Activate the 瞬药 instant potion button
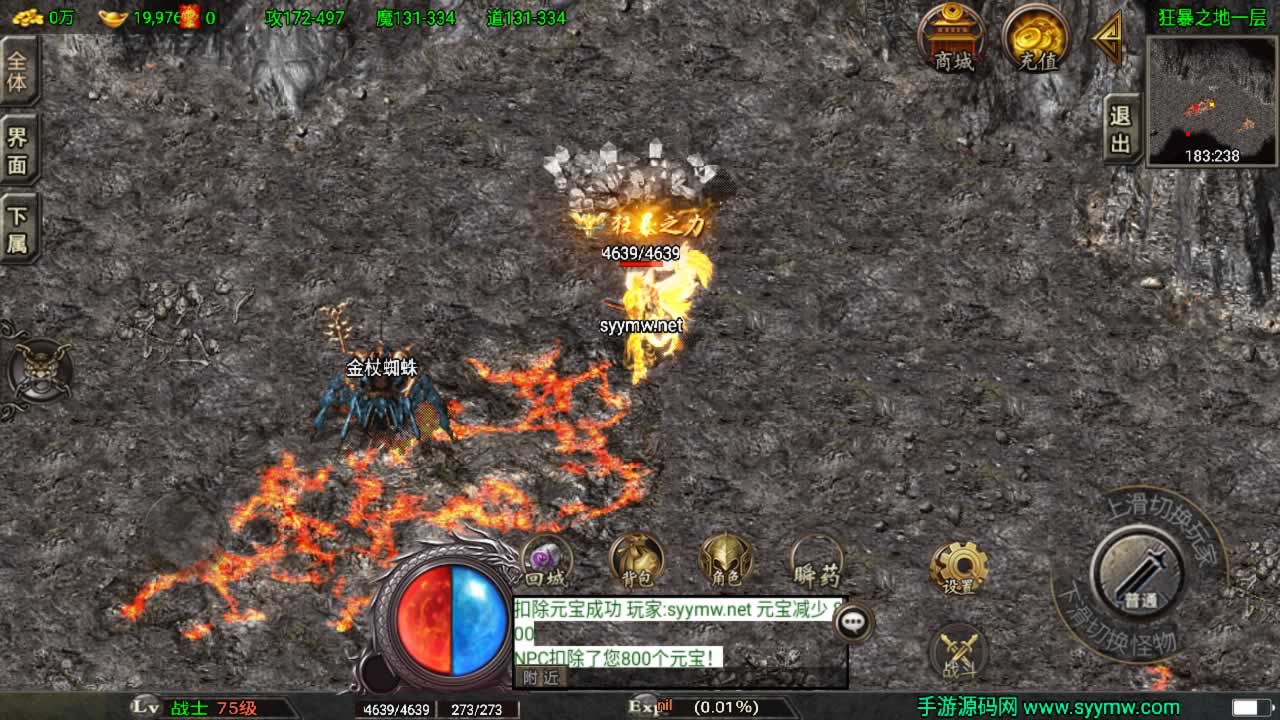This screenshot has width=1280, height=720. (817, 561)
